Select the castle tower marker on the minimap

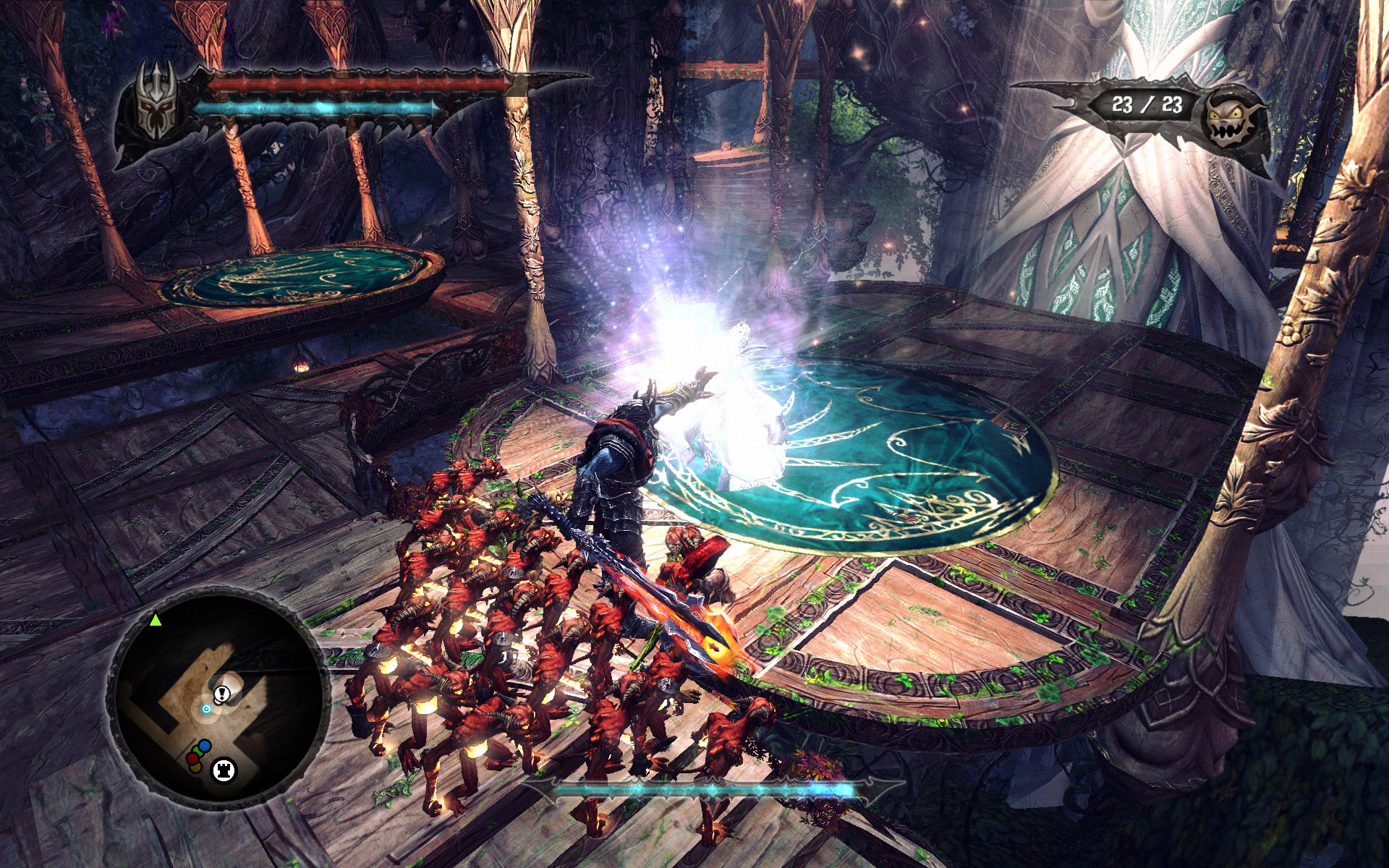point(223,770)
